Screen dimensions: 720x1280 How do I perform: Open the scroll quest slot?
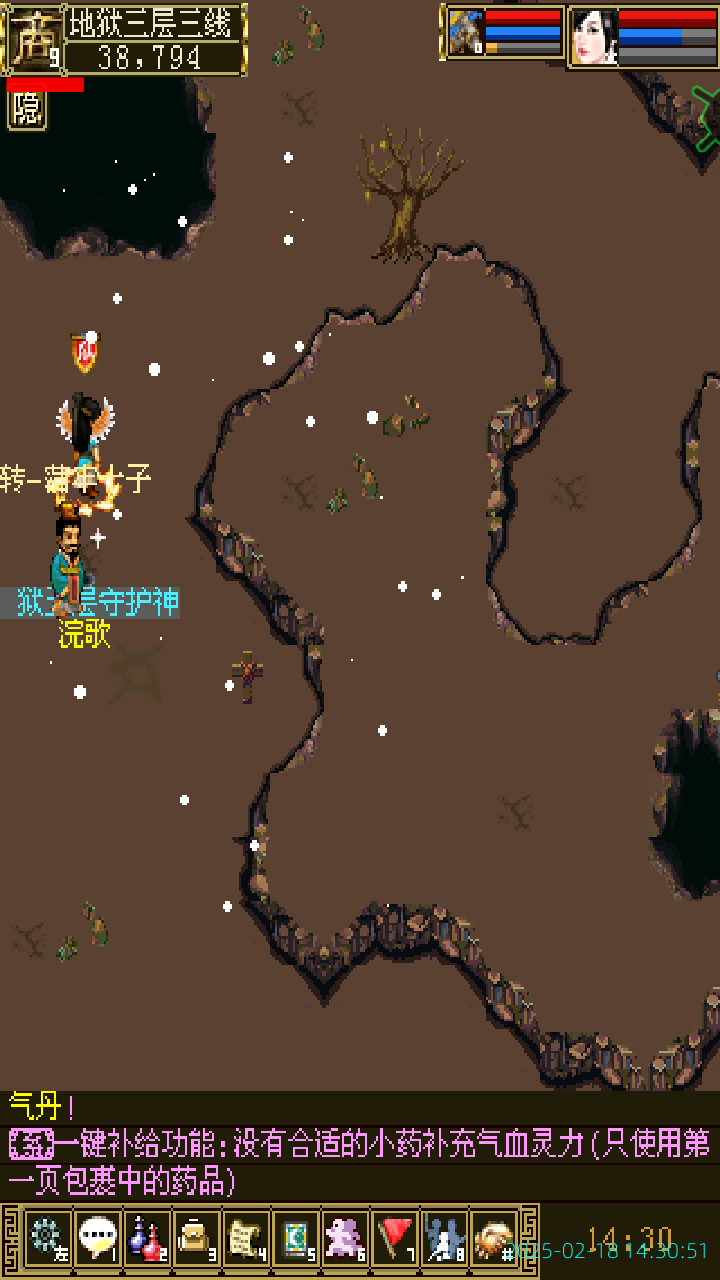[246, 1238]
